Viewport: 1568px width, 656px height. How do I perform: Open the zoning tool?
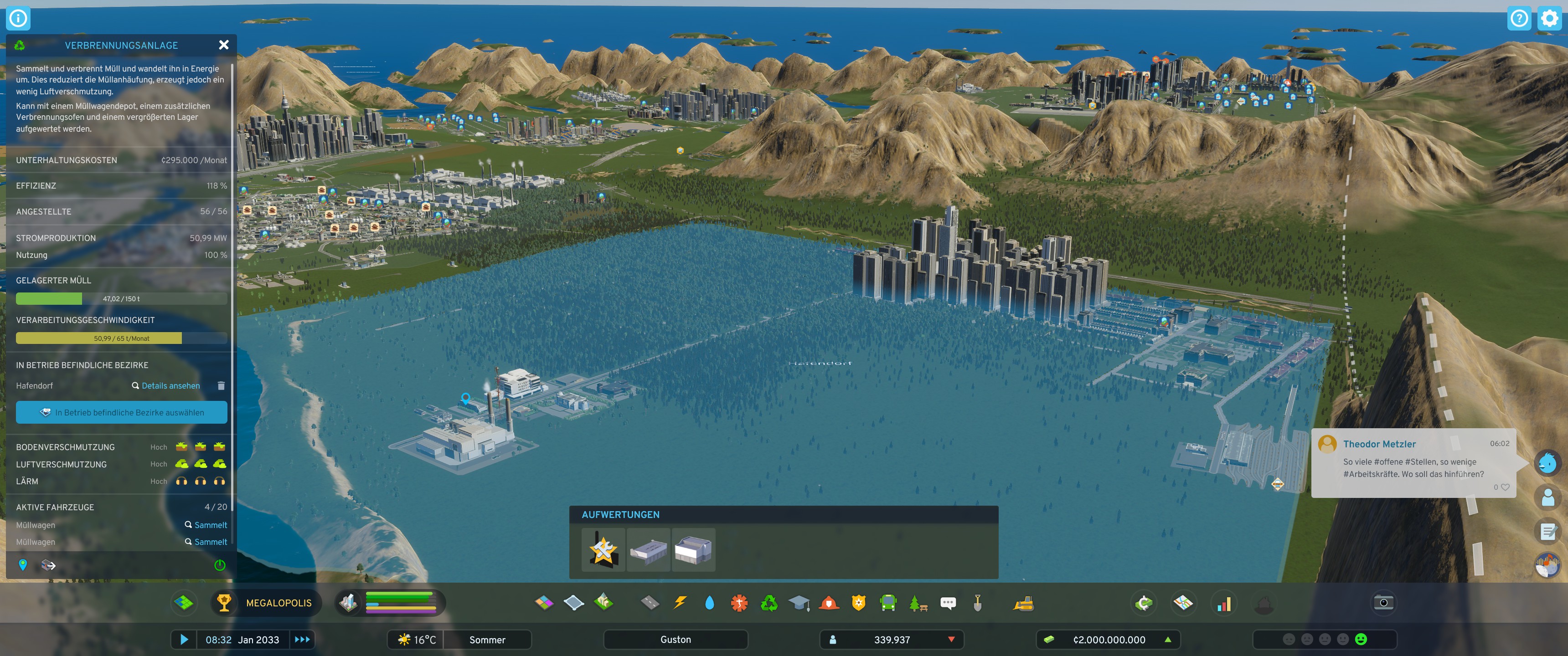tap(545, 603)
